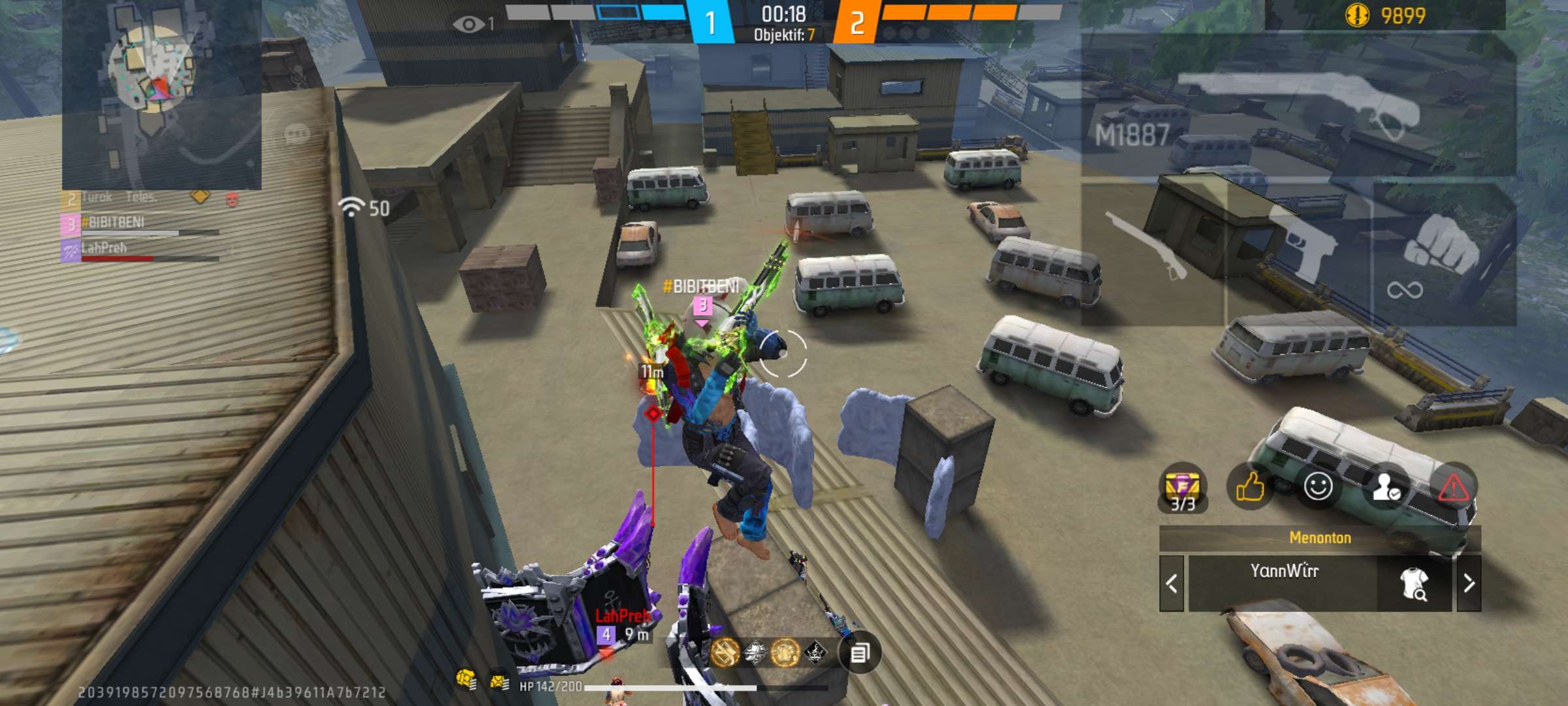Viewport: 1568px width, 706px height.
Task: Tap the player profile checkmark icon
Action: [x=1386, y=486]
